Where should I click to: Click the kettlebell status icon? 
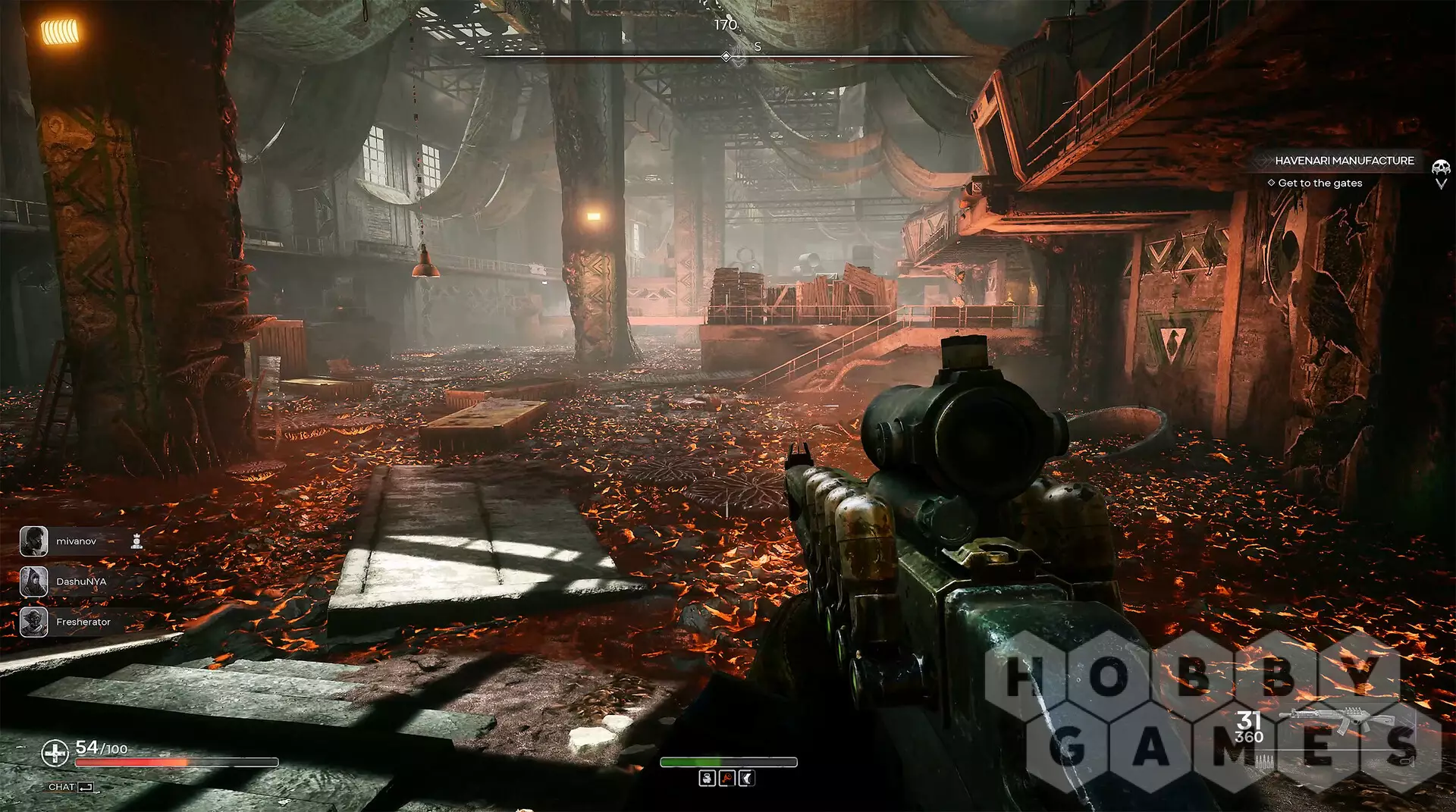pos(707,779)
